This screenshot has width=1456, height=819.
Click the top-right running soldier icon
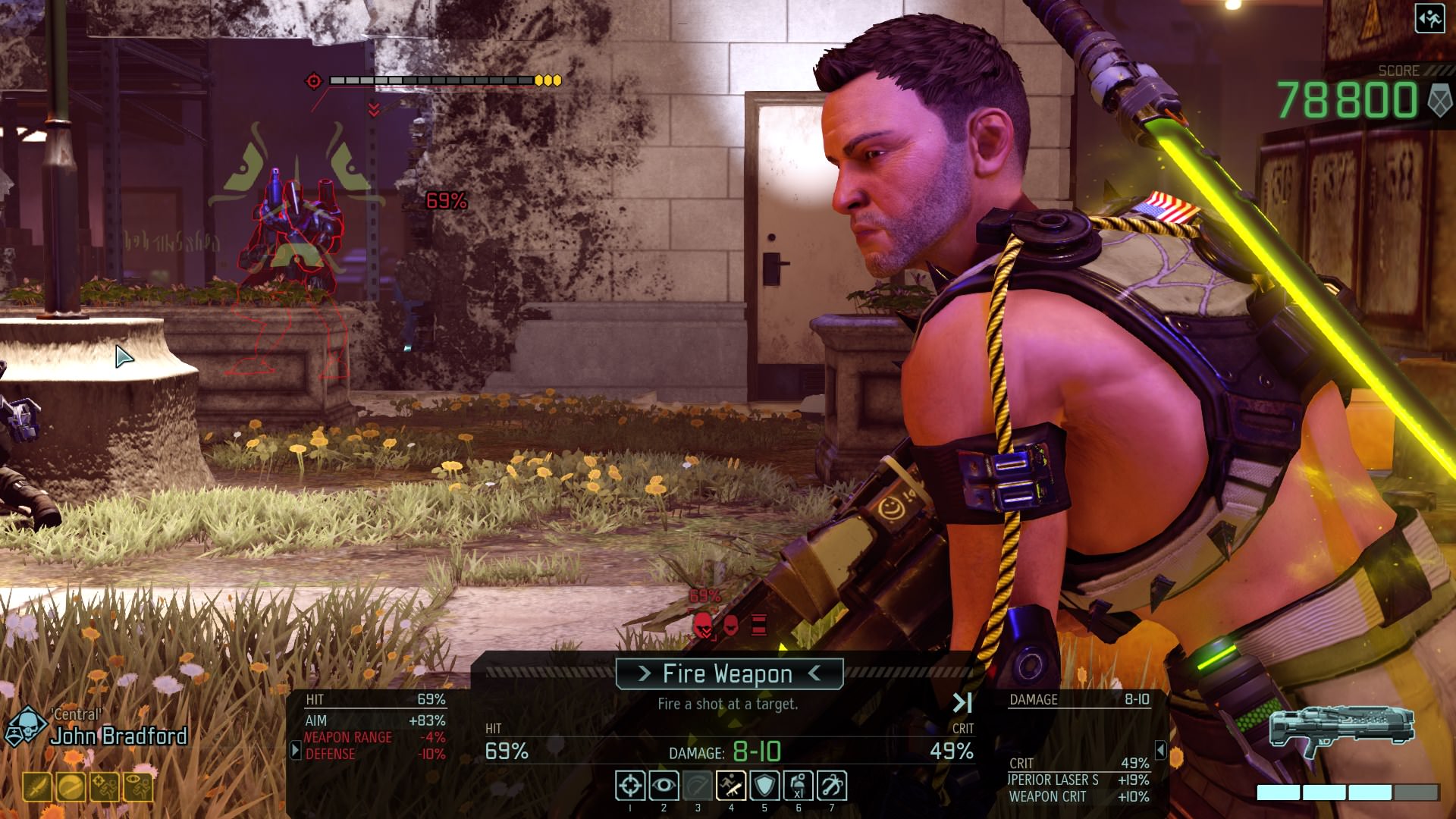pyautogui.click(x=1429, y=19)
